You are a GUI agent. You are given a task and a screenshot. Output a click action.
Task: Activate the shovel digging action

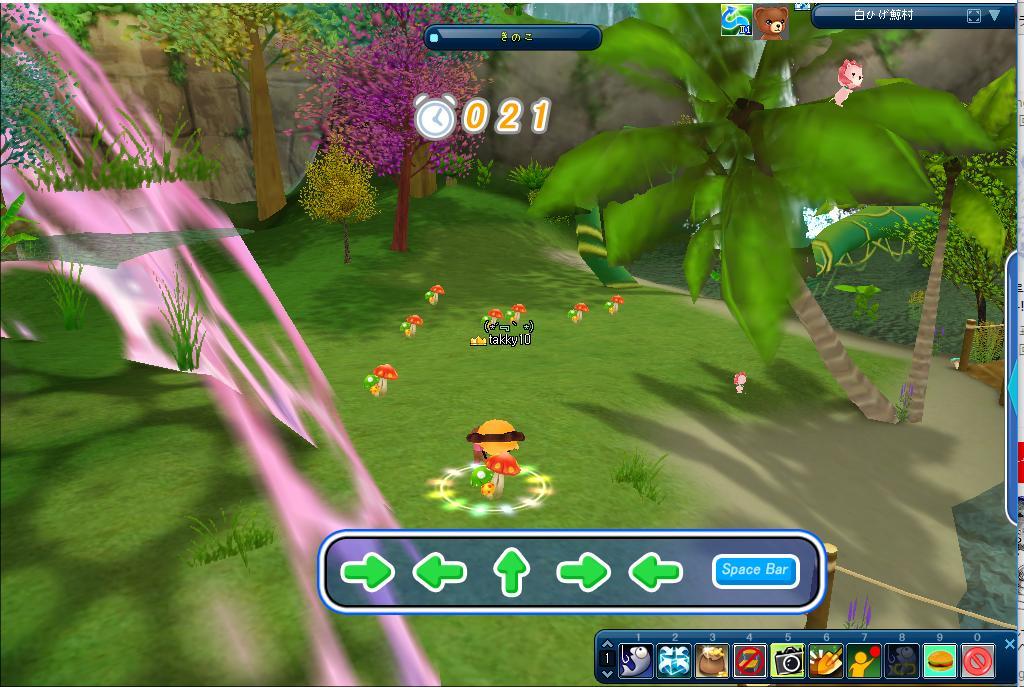pos(826,661)
